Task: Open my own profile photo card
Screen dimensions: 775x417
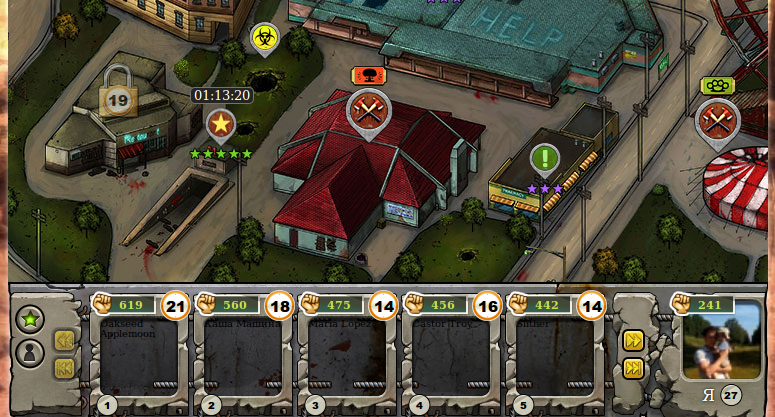Action: point(720,340)
